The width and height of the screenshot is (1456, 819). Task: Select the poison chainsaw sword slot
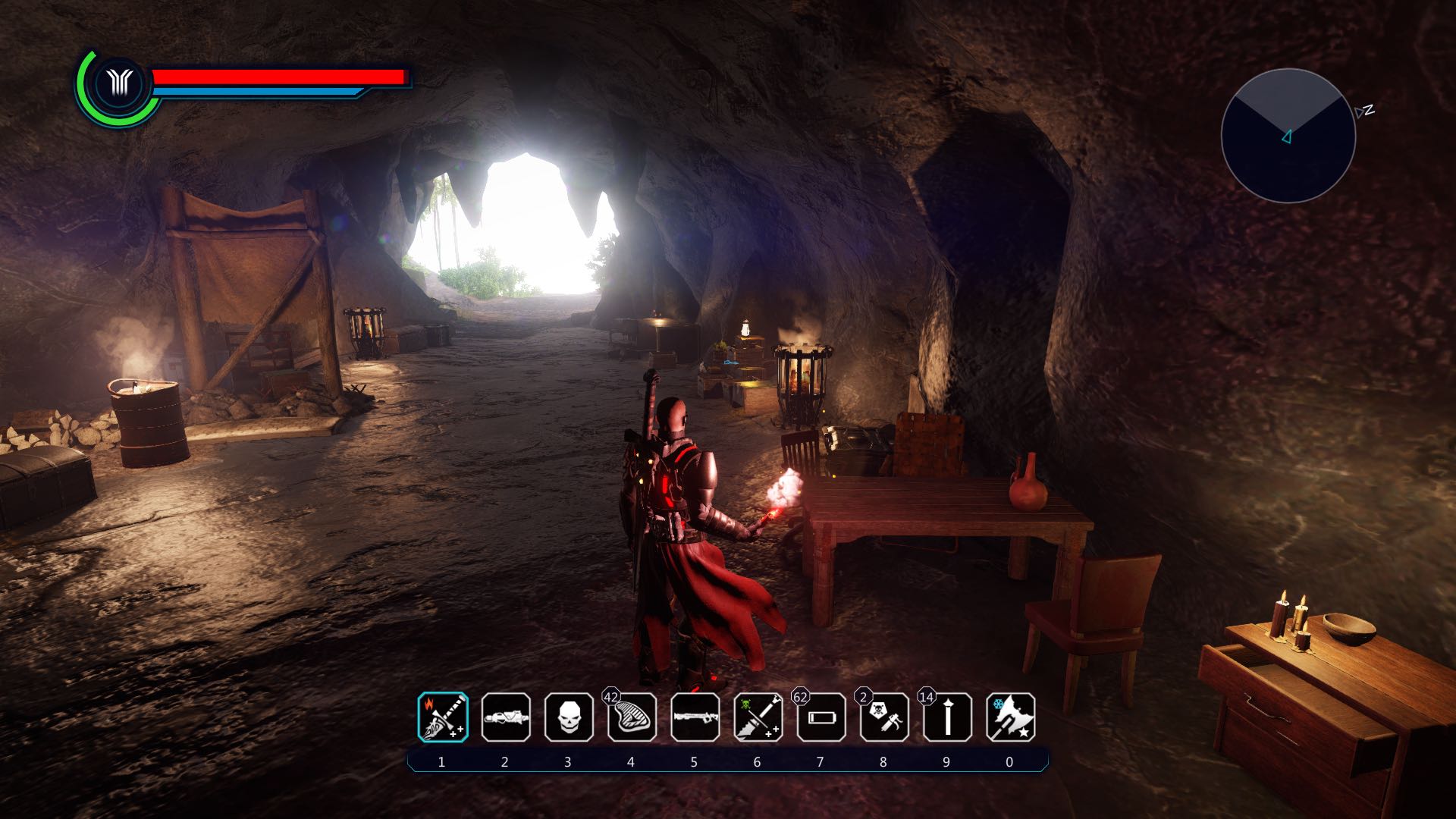click(758, 717)
